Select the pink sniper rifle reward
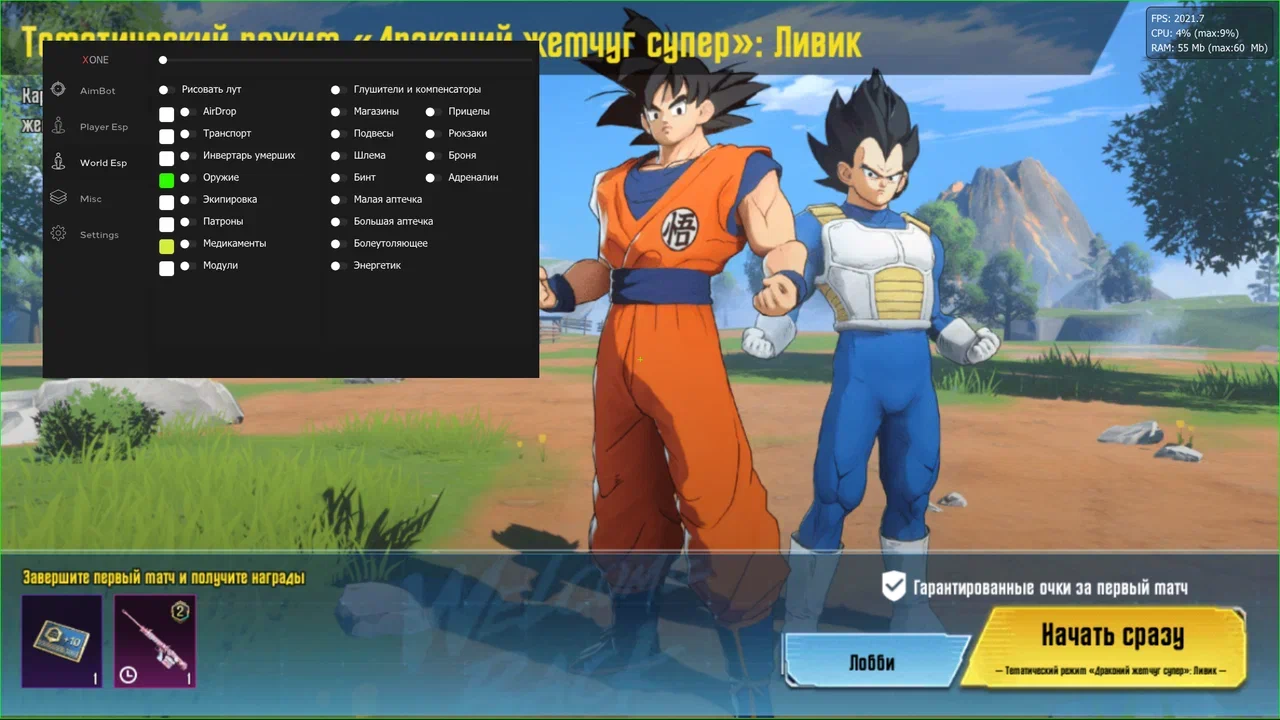1280x720 pixels. pos(155,642)
